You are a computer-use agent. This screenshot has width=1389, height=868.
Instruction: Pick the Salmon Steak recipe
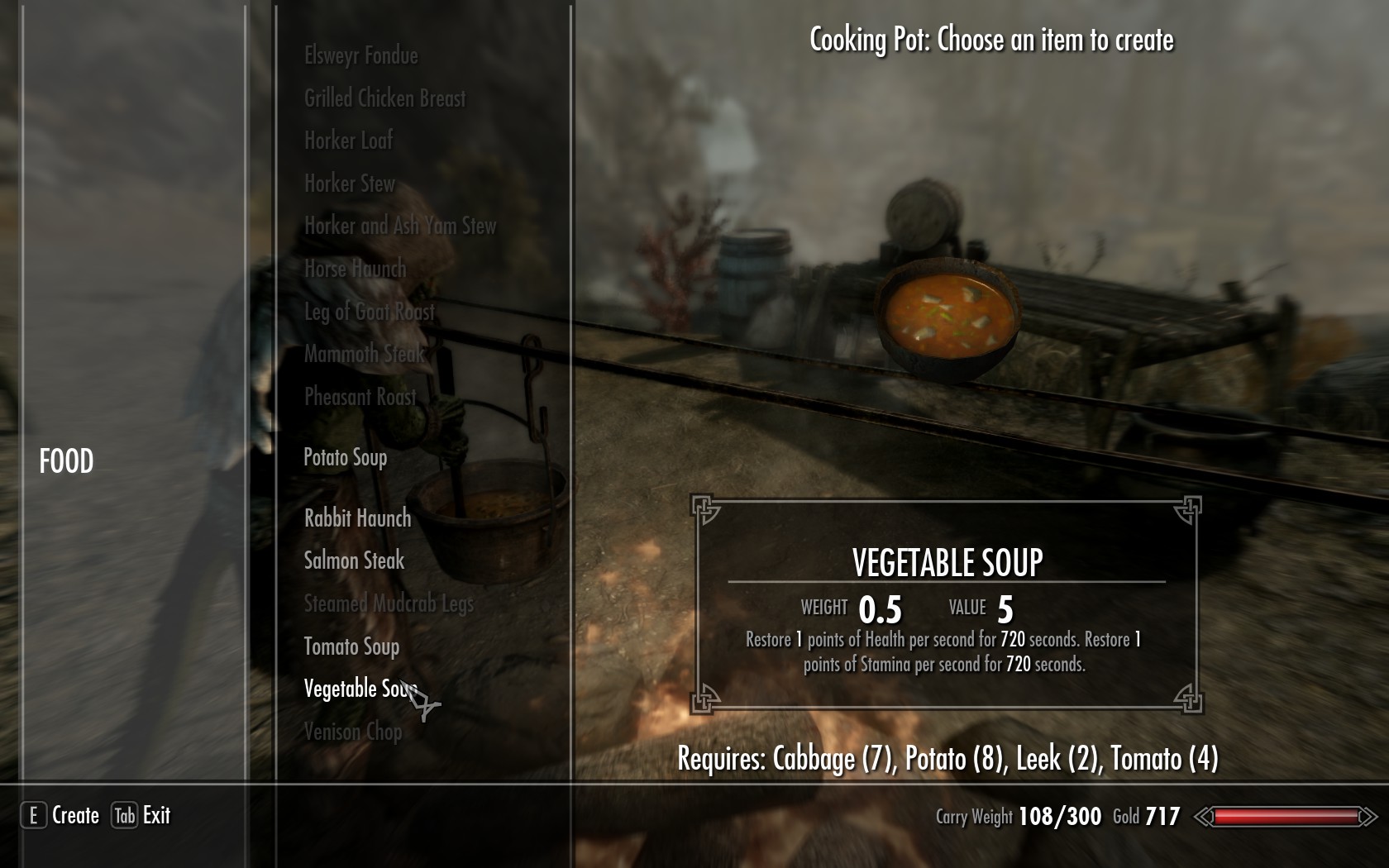coord(354,560)
